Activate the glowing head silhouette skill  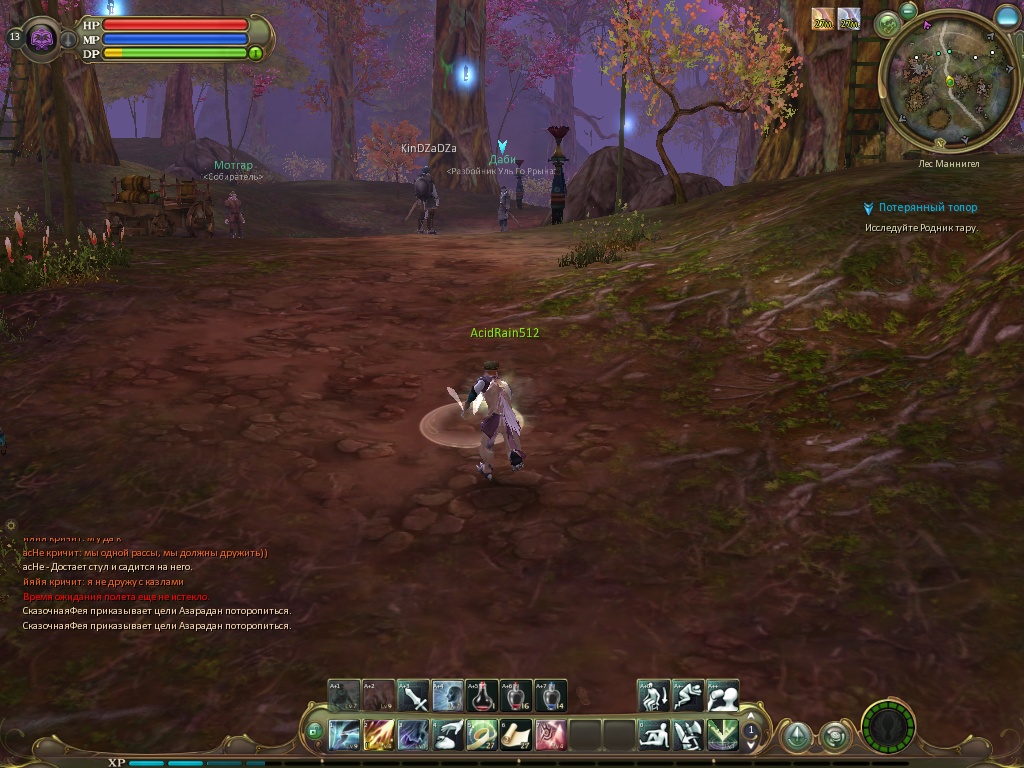[448, 696]
